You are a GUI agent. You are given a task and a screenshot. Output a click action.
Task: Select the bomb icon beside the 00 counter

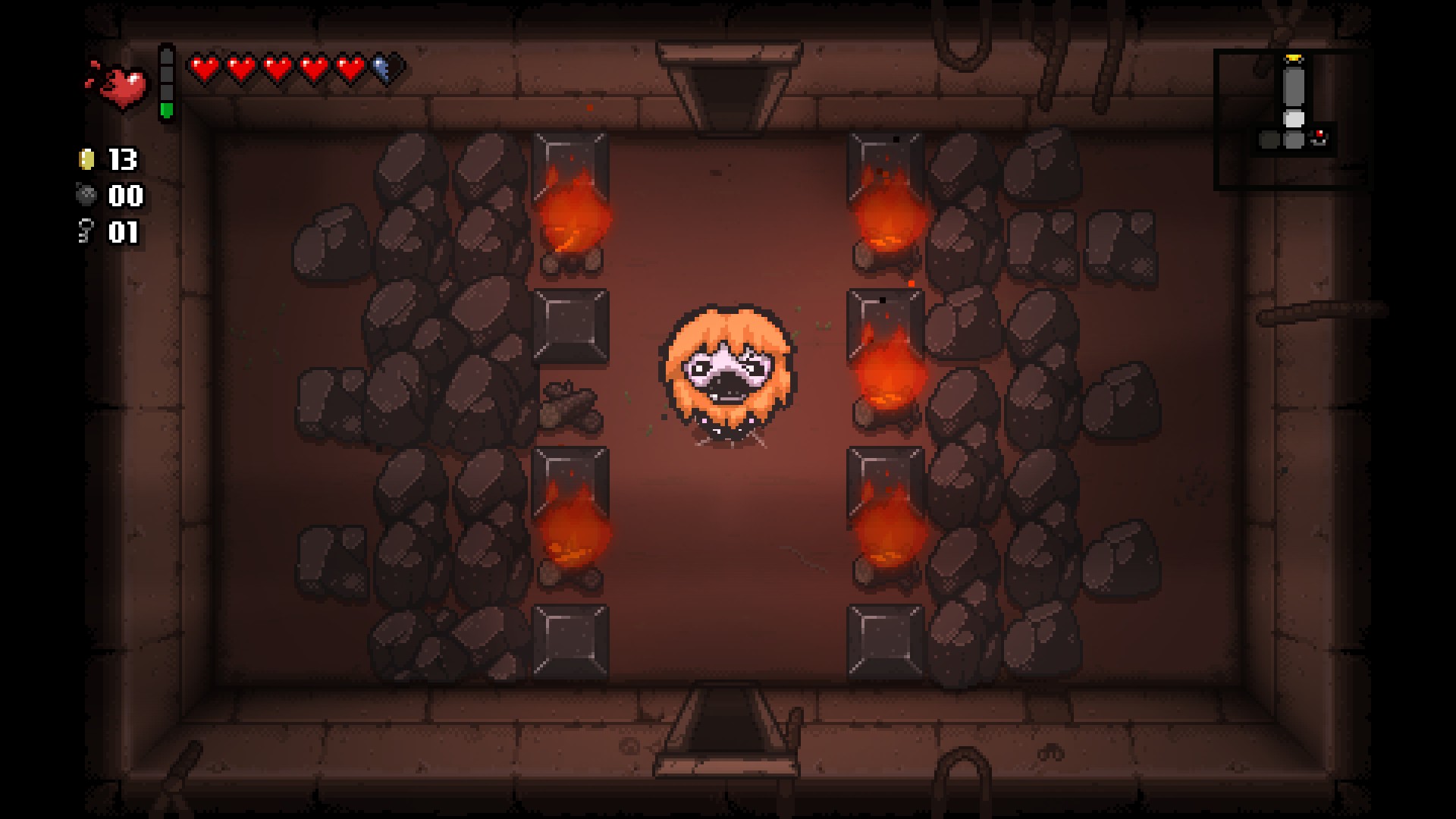(x=86, y=196)
